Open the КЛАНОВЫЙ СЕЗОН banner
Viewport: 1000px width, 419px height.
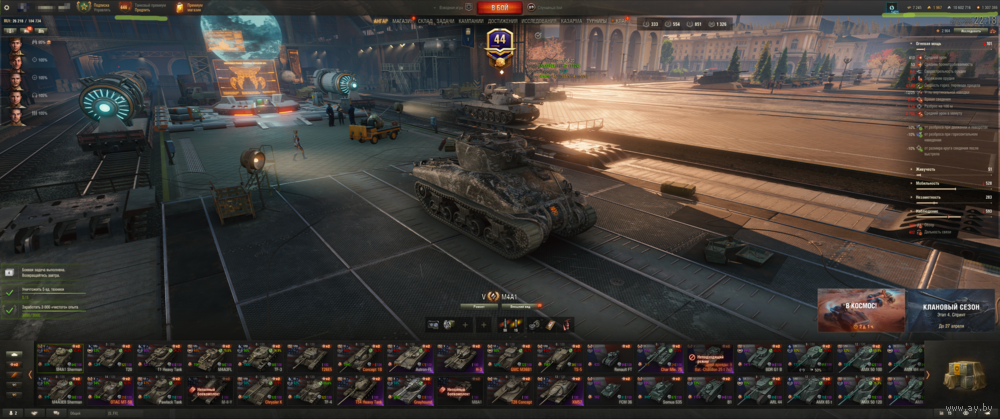pyautogui.click(x=951, y=310)
